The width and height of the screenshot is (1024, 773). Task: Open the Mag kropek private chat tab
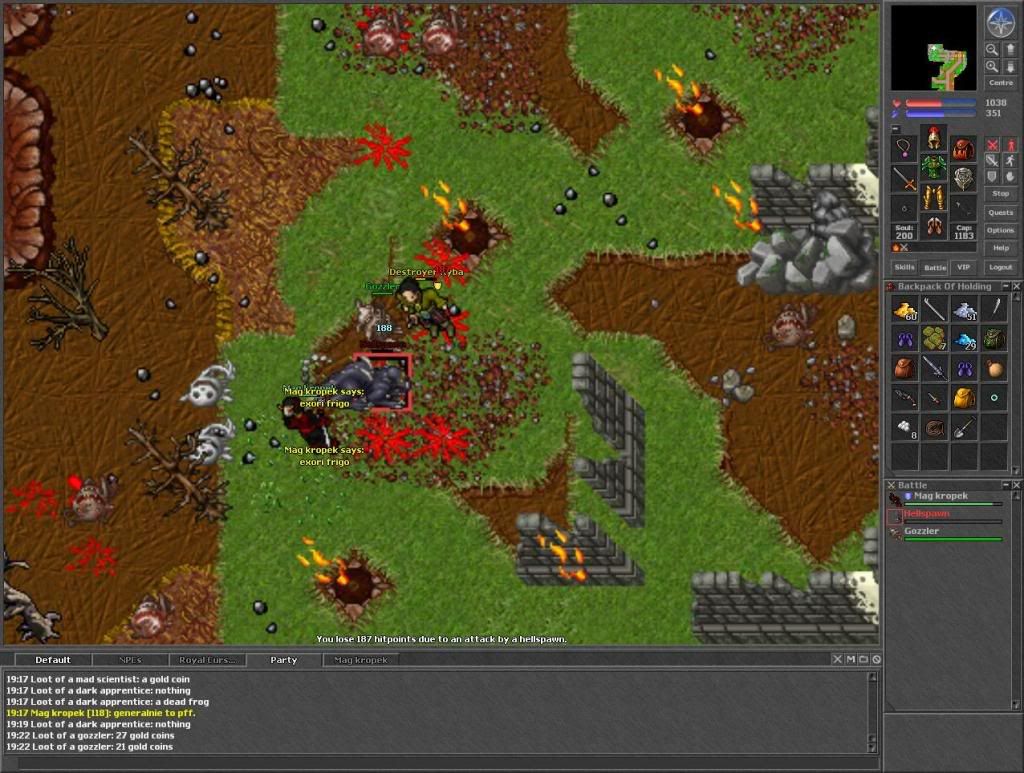360,660
